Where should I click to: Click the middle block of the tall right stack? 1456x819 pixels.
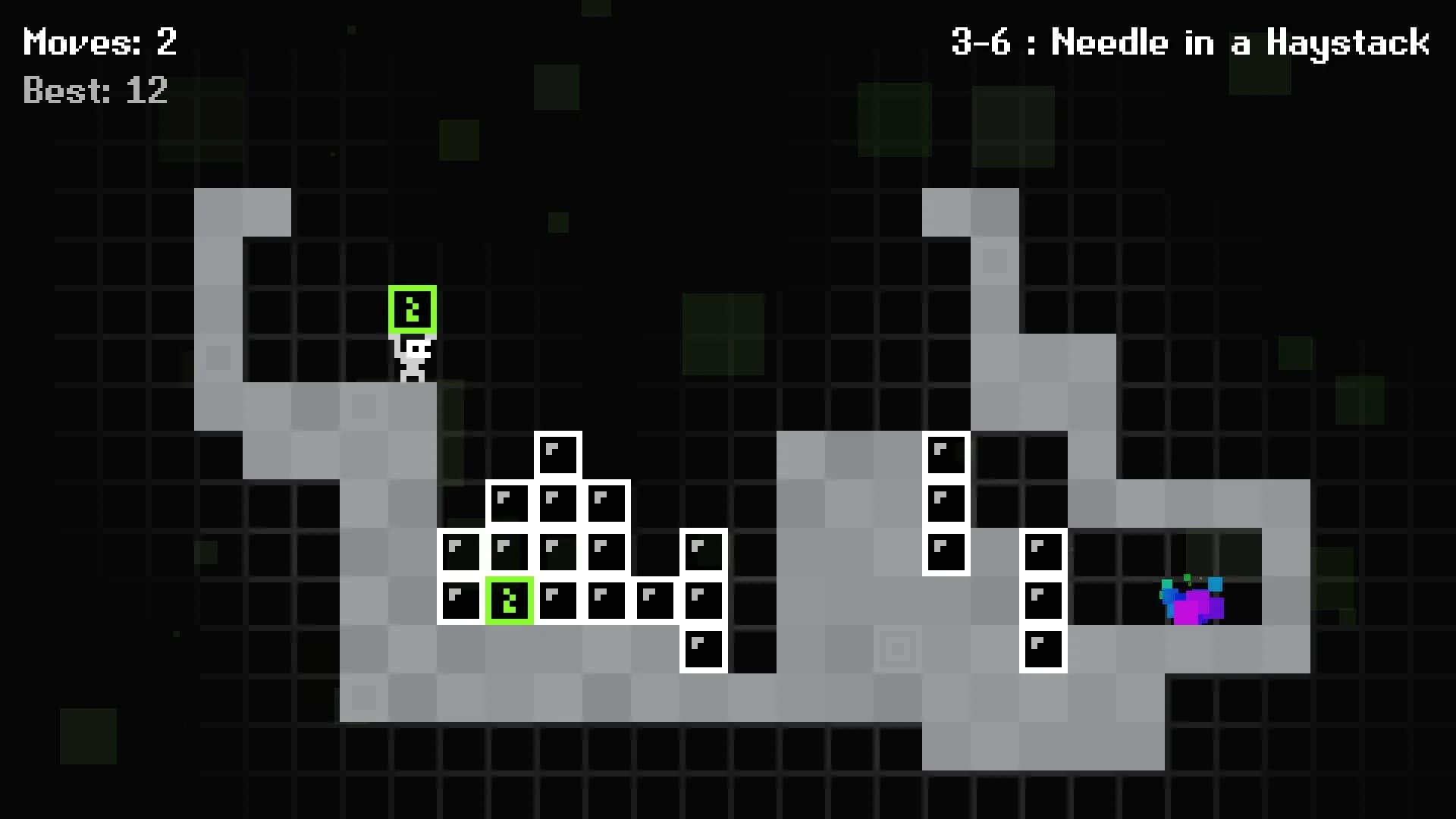[x=1044, y=600]
